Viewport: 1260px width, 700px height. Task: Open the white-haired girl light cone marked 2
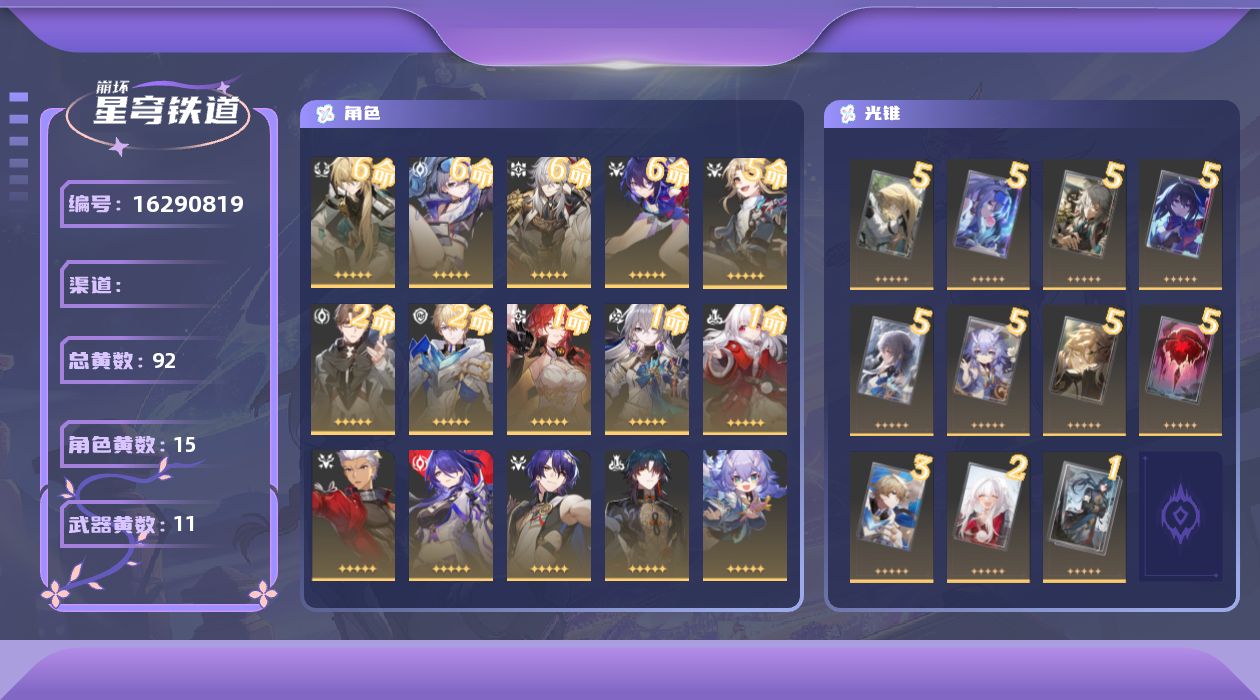click(988, 516)
